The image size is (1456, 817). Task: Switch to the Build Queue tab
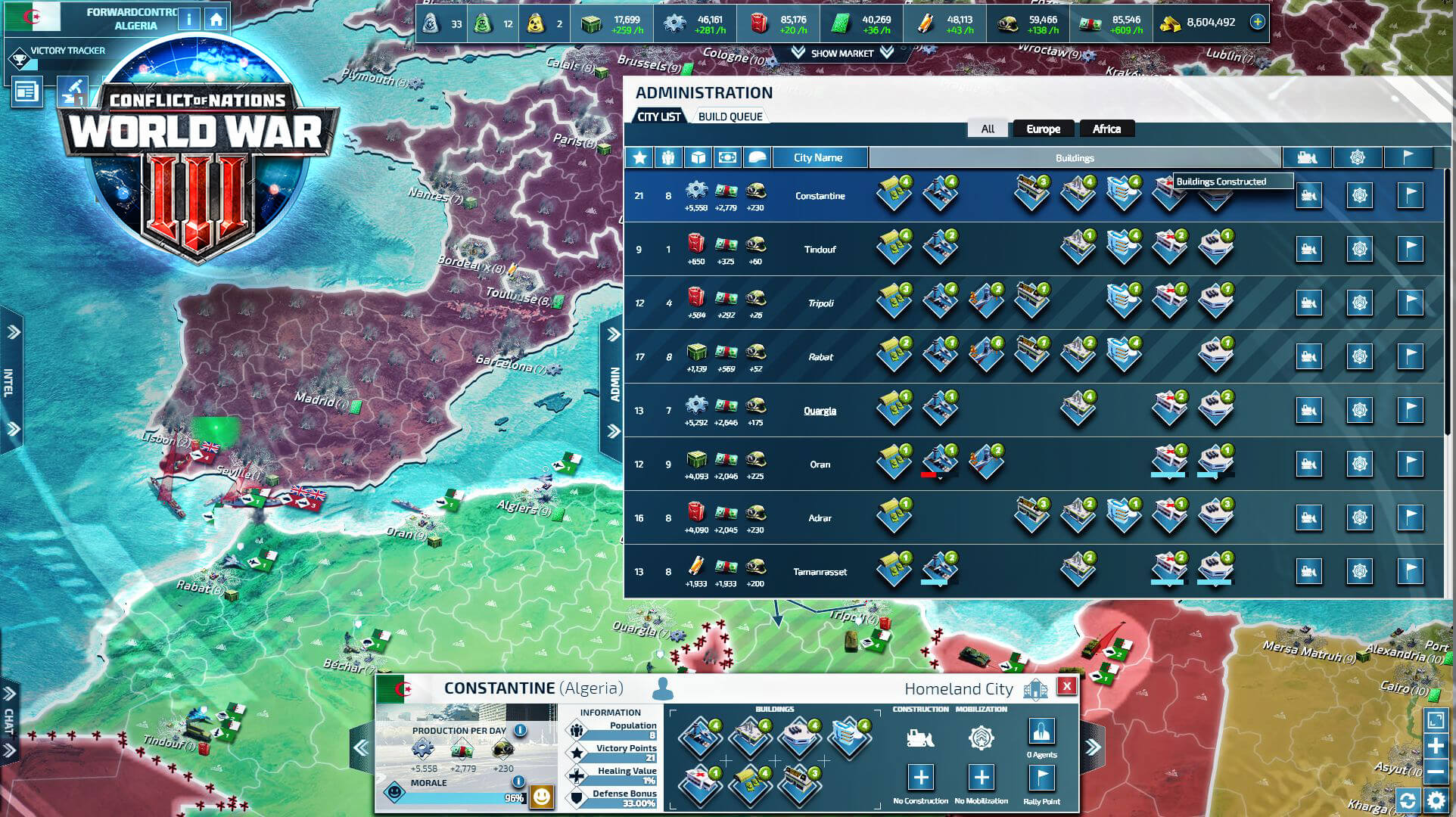click(729, 116)
